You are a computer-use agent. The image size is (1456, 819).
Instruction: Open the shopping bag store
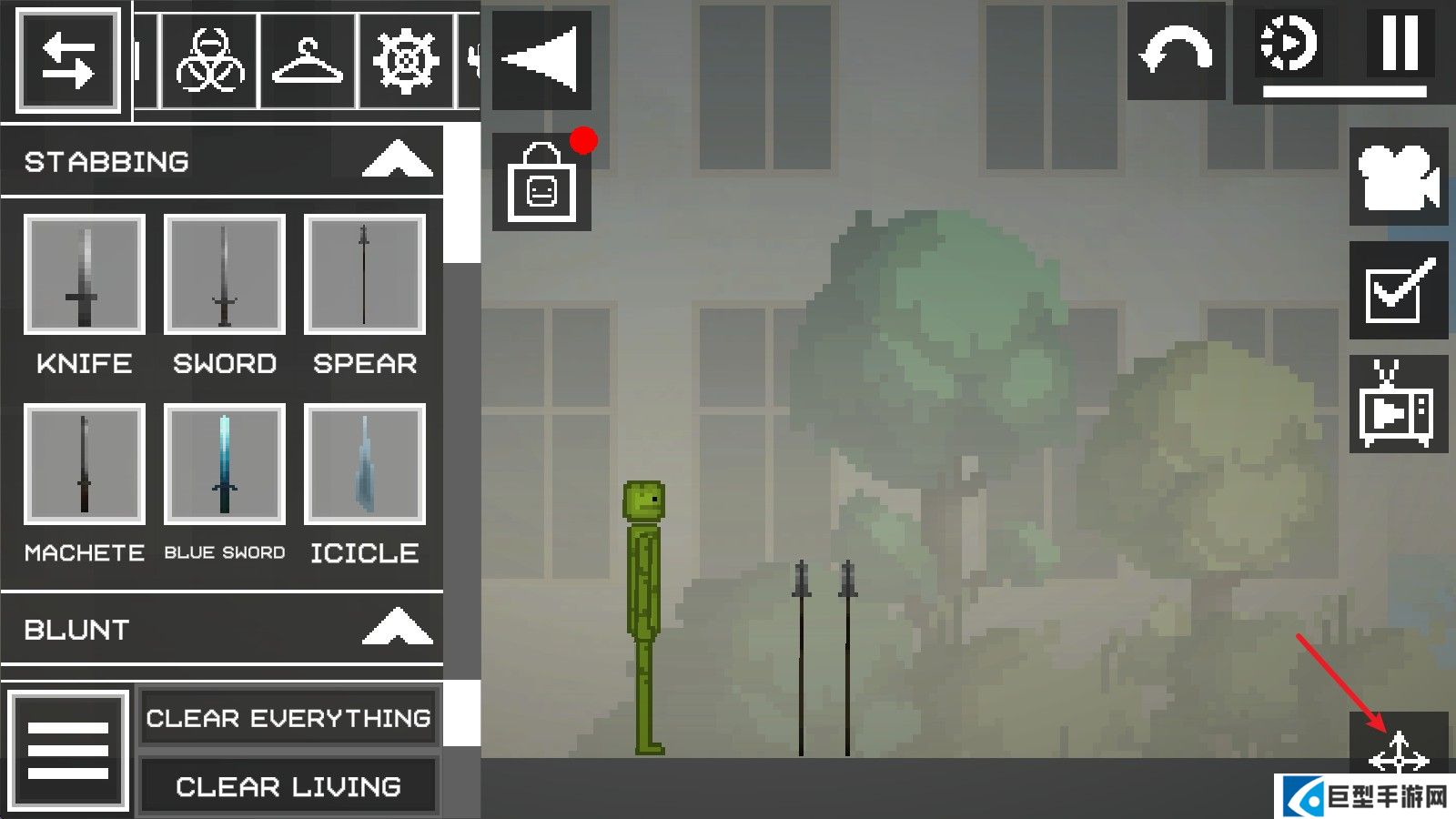pos(541,183)
